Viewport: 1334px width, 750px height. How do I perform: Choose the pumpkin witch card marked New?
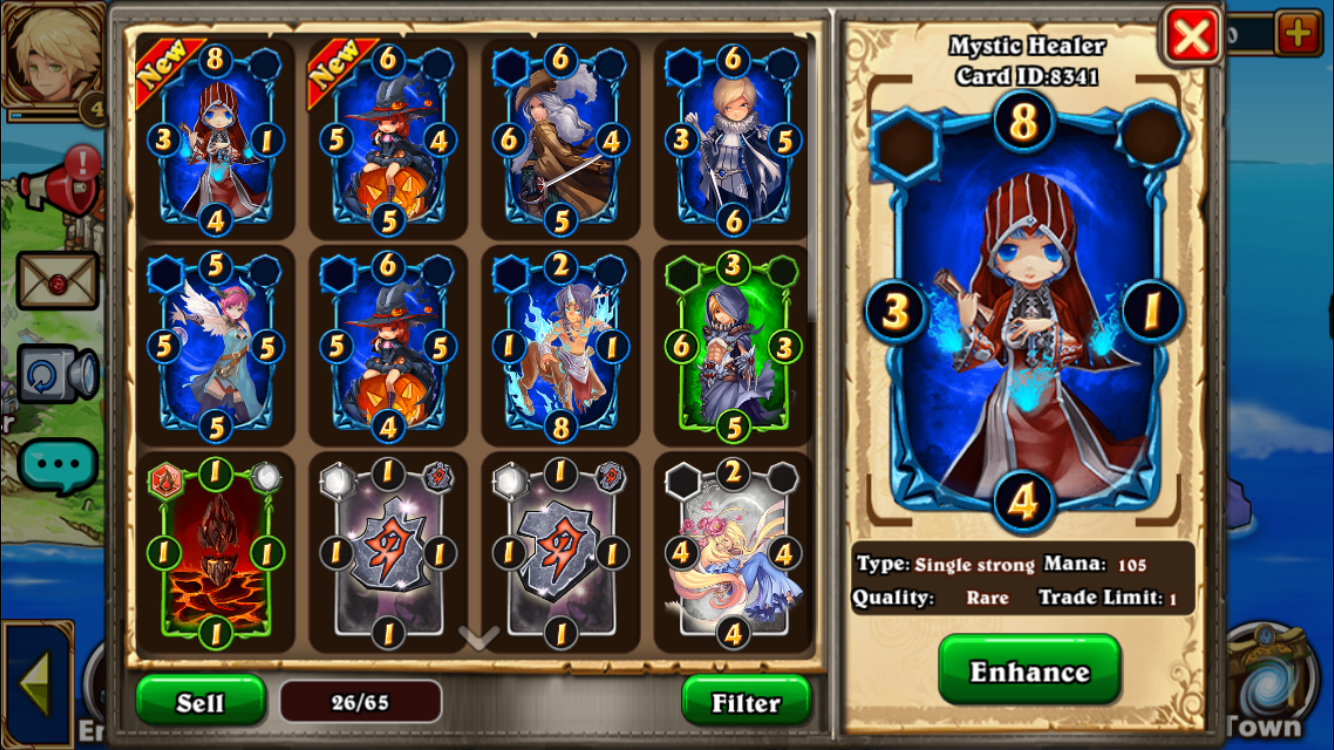click(x=388, y=140)
